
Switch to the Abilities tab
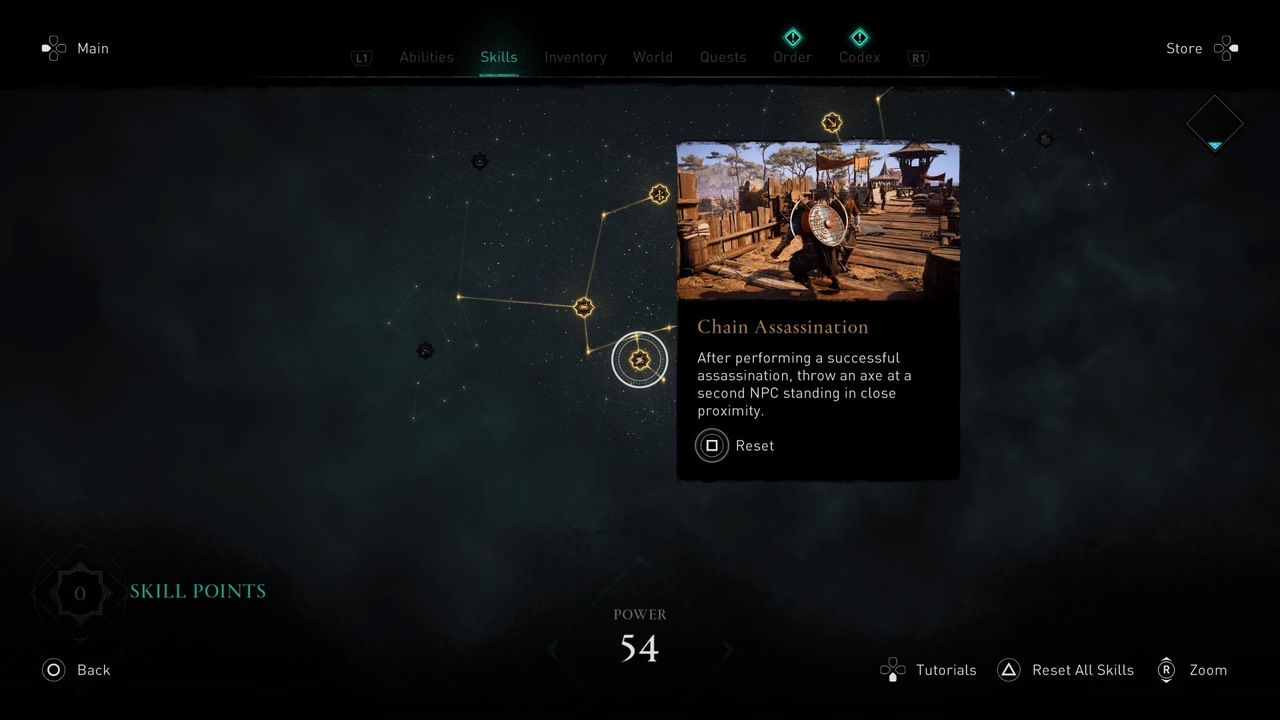pos(426,57)
